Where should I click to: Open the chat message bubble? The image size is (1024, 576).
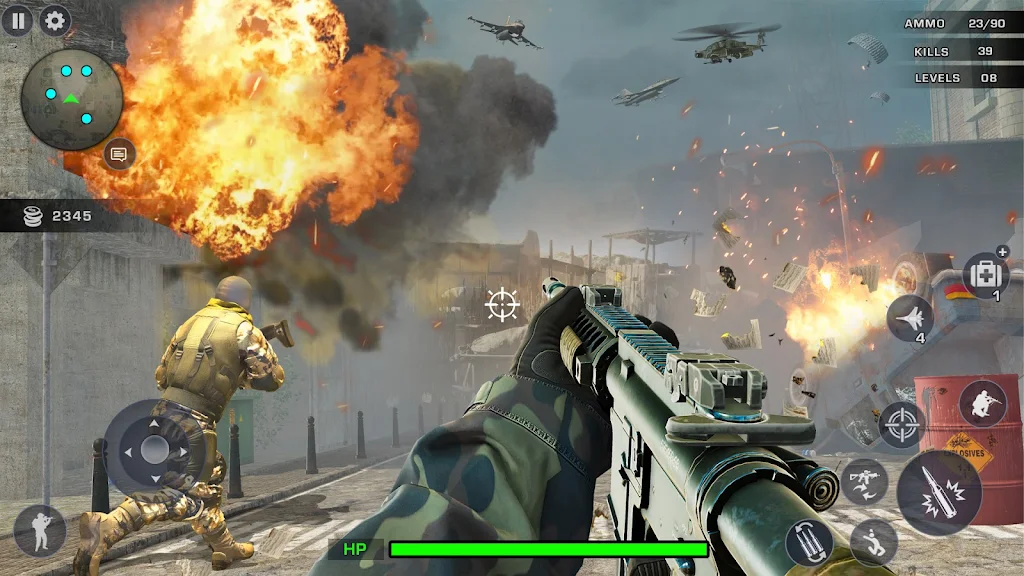(x=119, y=154)
